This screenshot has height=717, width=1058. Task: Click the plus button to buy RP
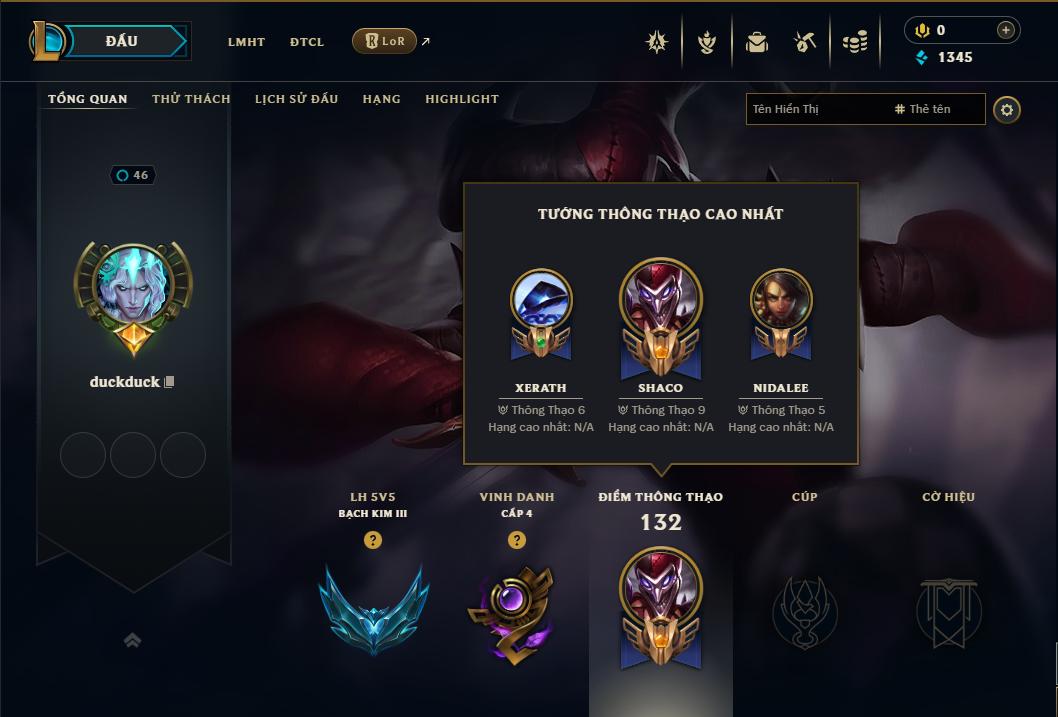(x=1005, y=30)
